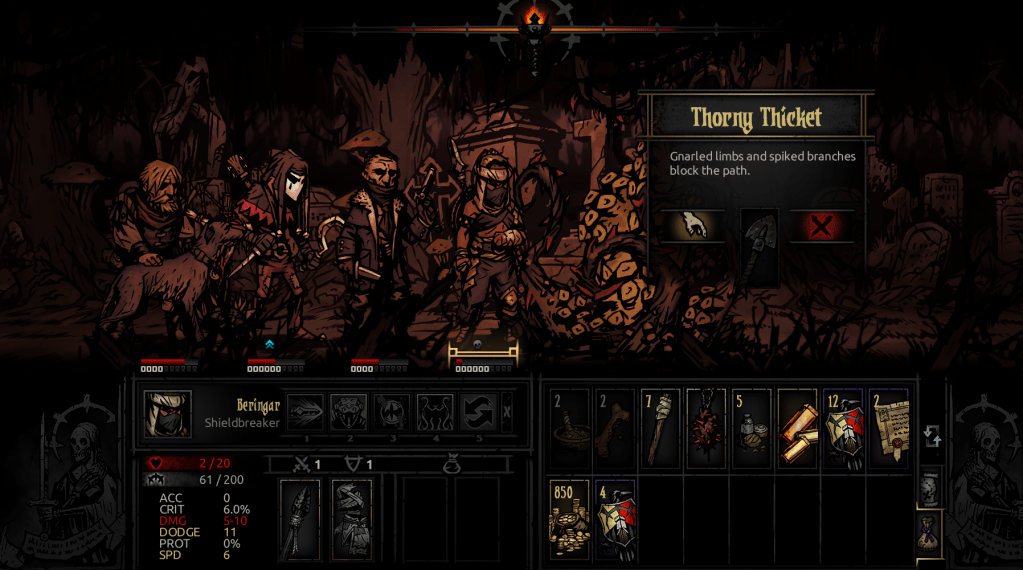Pick the stack of 4 crests

coord(614,519)
